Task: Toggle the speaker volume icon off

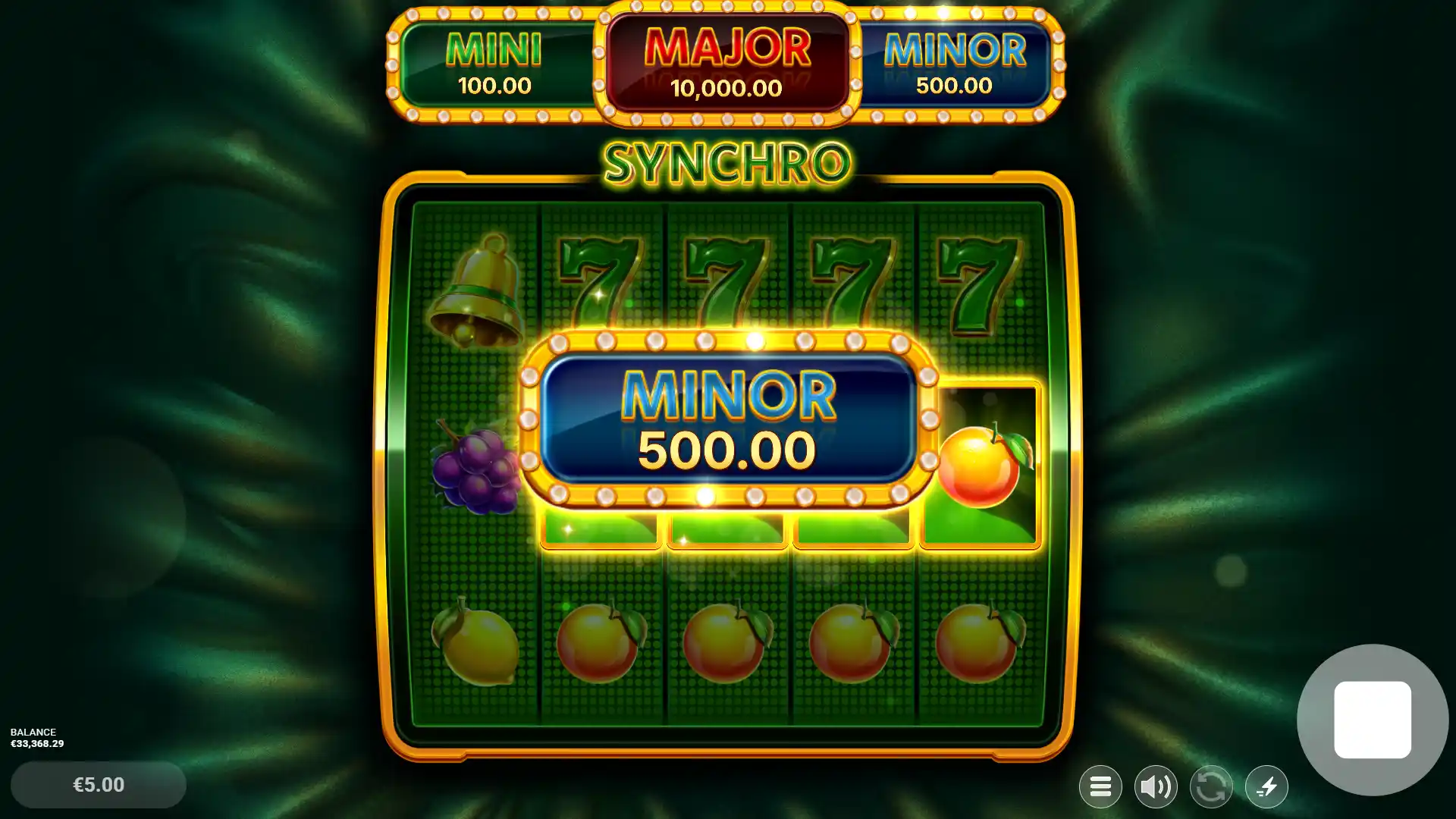Action: tap(1156, 786)
